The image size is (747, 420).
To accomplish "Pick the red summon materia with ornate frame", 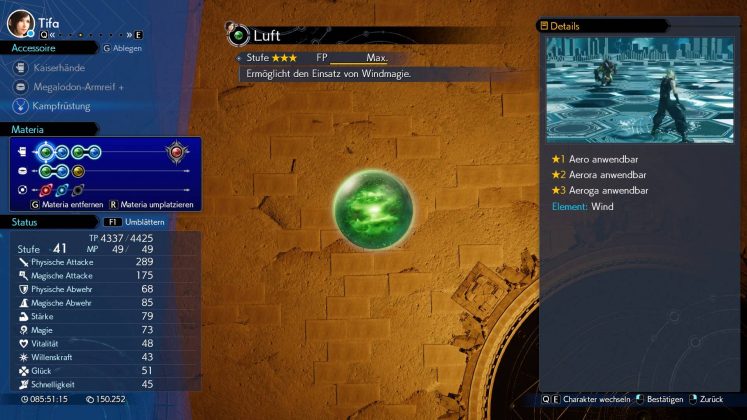I will point(178,152).
